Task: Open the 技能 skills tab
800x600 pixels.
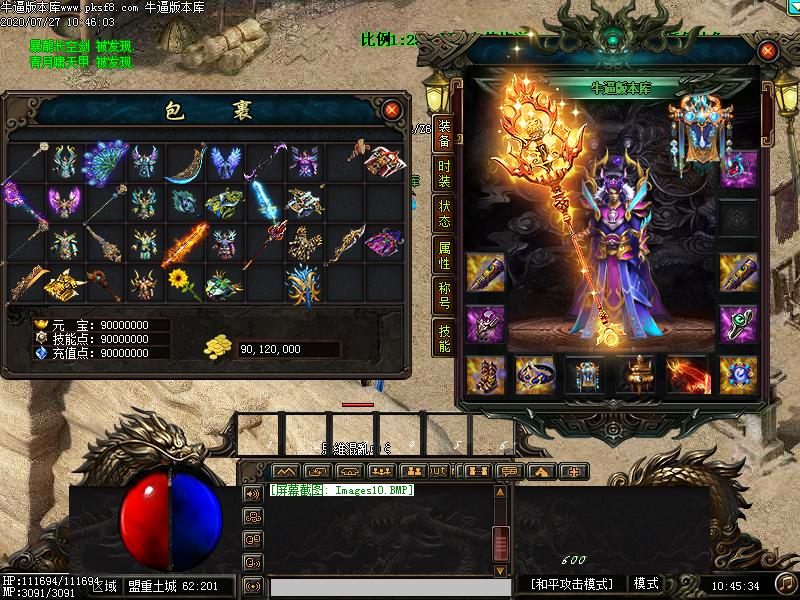Action: click(444, 338)
